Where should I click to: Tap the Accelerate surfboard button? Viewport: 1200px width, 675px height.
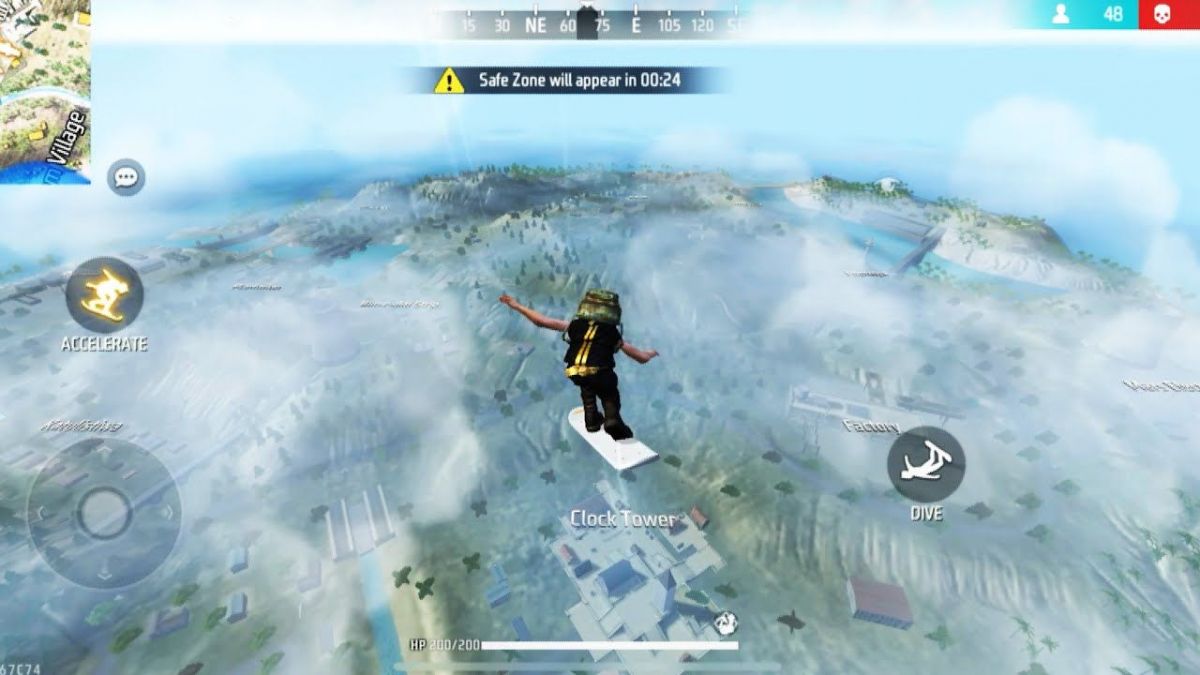tap(104, 296)
